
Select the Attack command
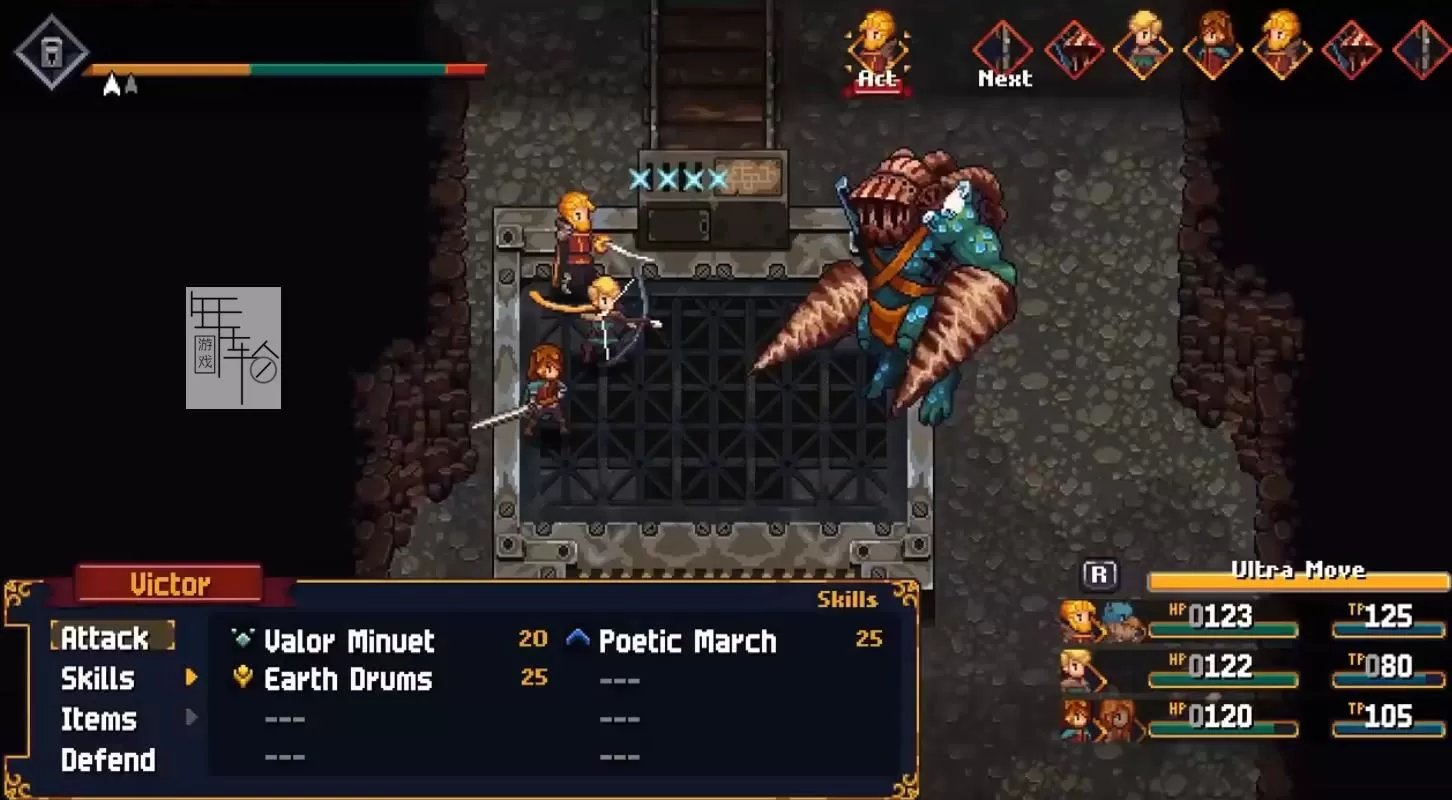(x=105, y=638)
